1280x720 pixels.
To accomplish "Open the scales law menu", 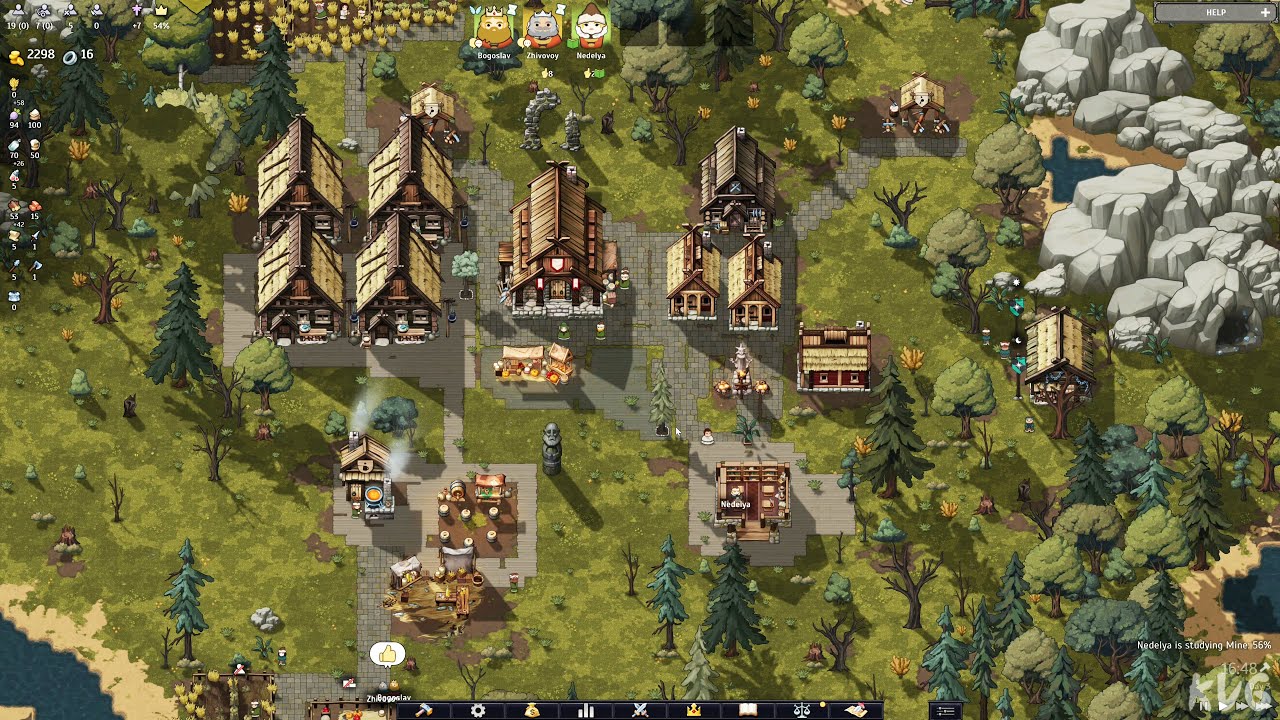I will (x=801, y=710).
